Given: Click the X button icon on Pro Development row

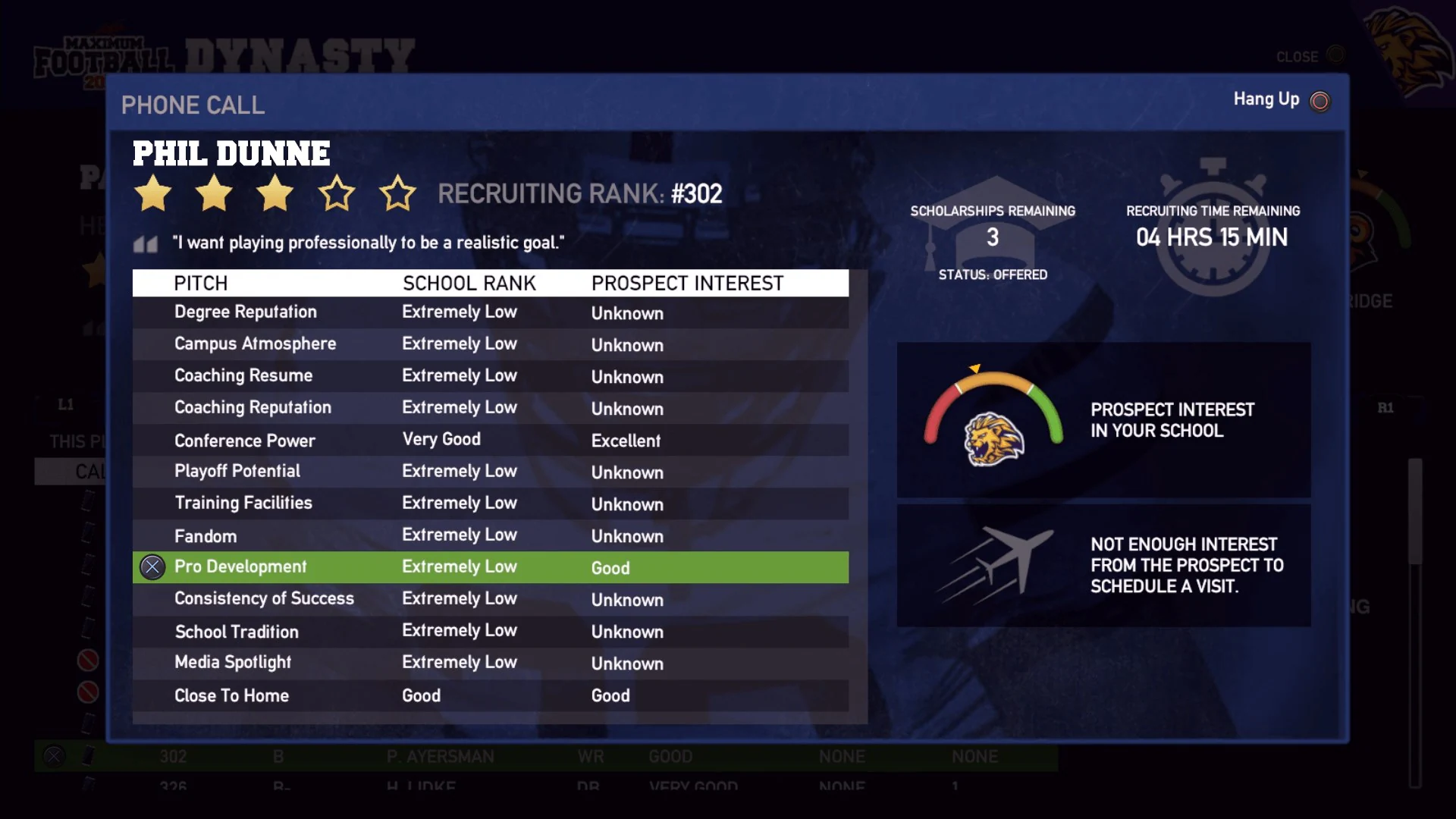Looking at the screenshot, I should 152,566.
